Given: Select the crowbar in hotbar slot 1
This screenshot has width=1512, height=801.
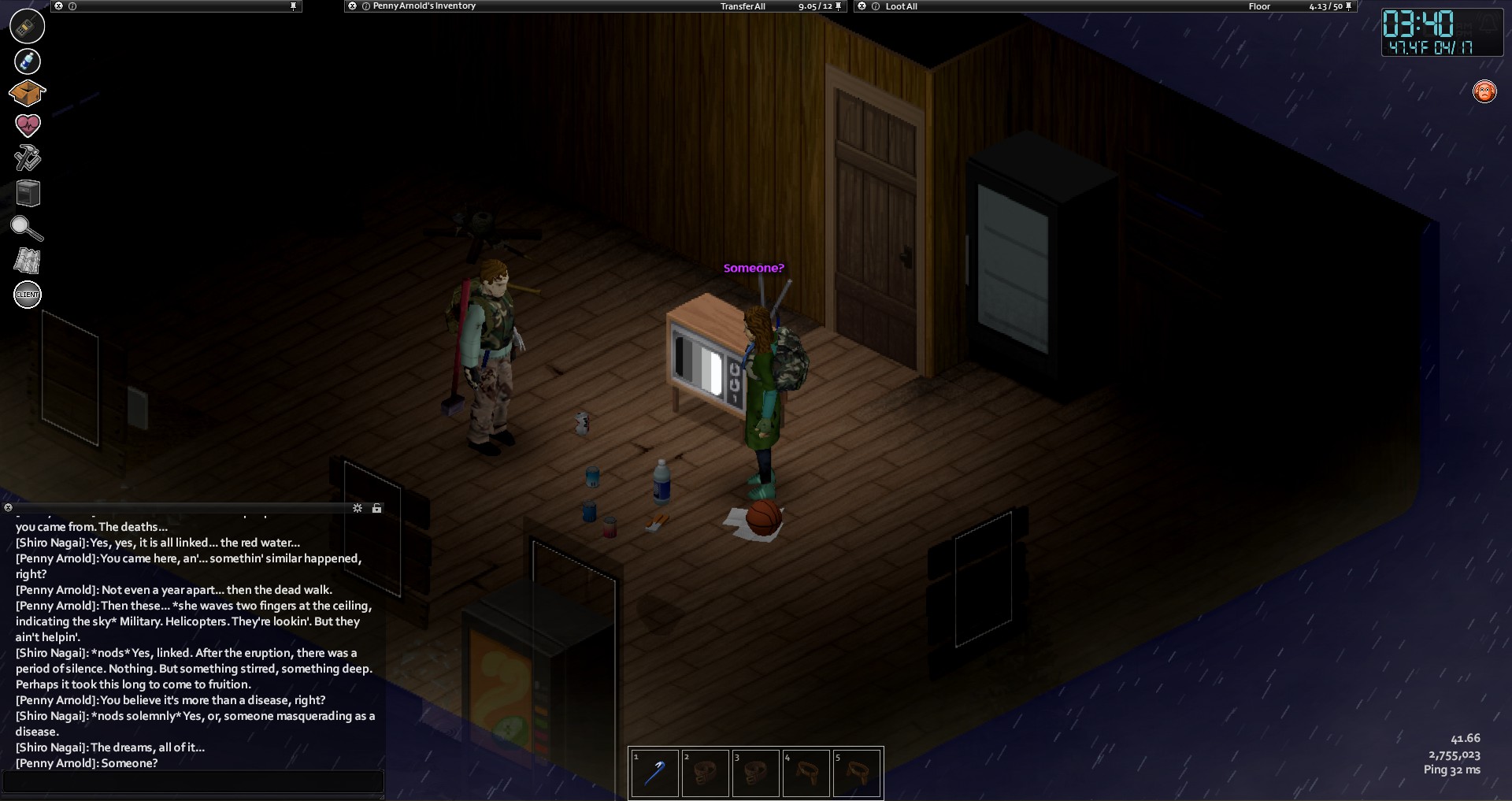Looking at the screenshot, I should click(654, 773).
